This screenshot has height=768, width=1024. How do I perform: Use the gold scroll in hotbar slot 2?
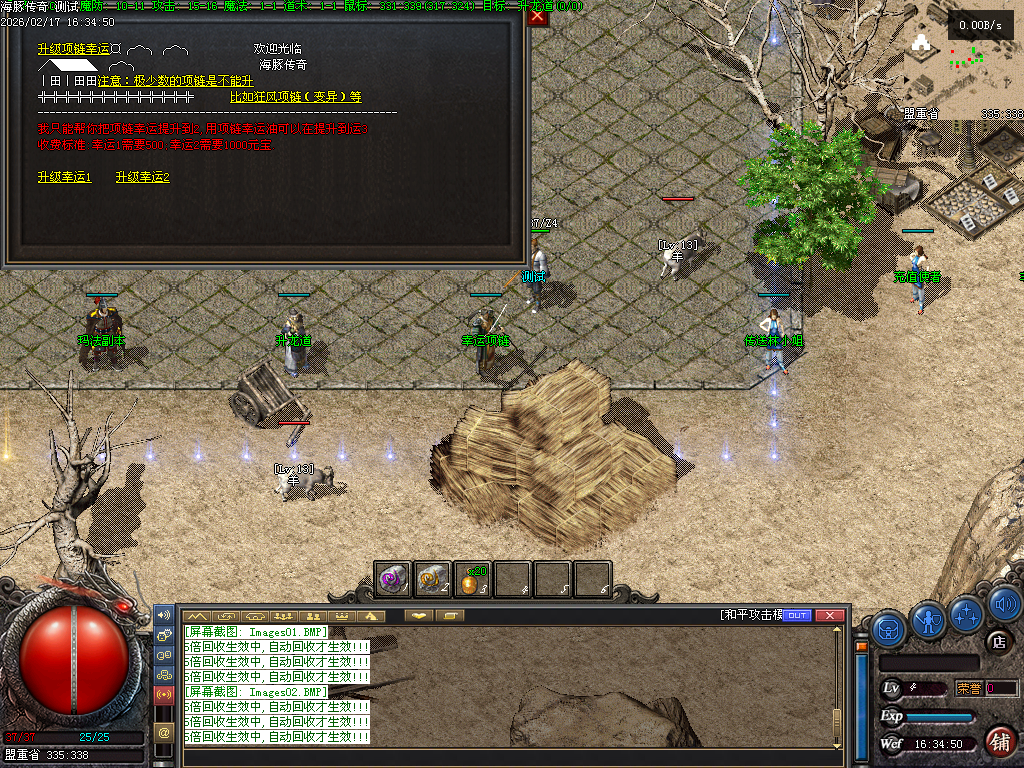[x=432, y=579]
